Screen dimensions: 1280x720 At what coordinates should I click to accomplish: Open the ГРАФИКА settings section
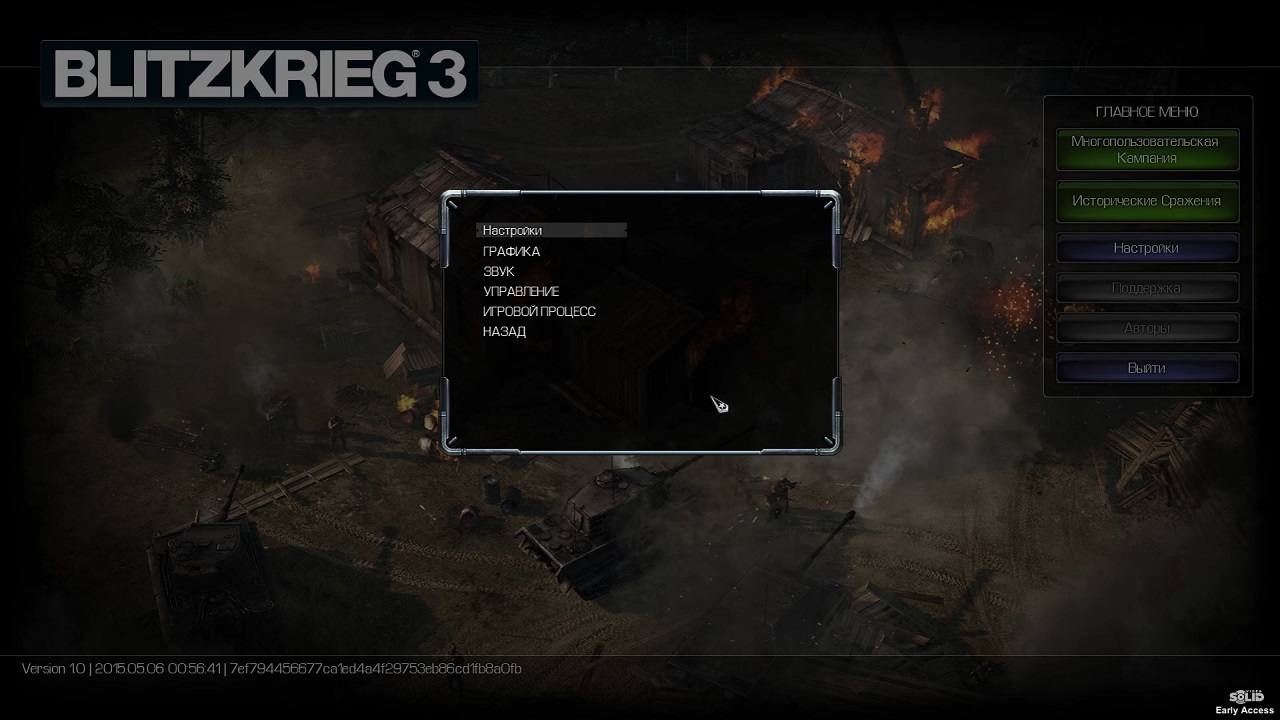coord(511,252)
